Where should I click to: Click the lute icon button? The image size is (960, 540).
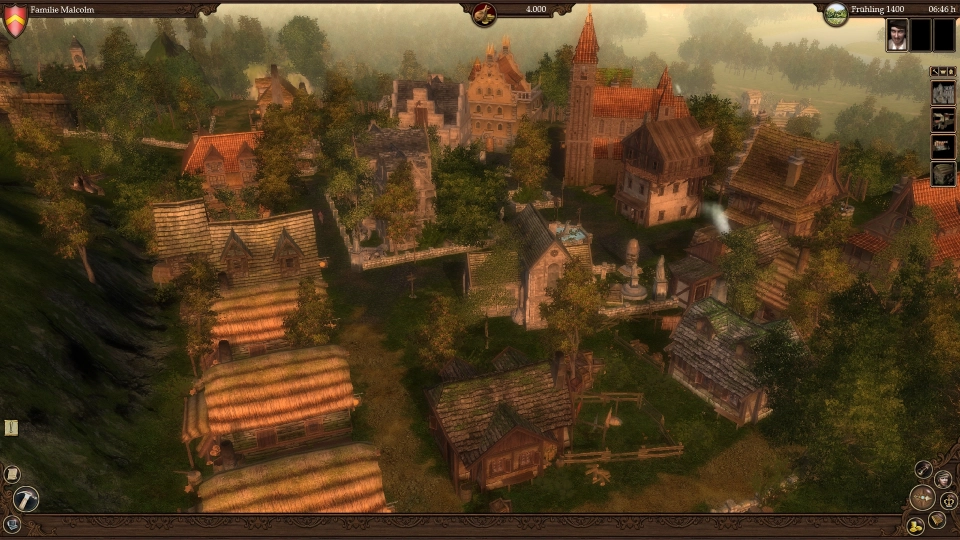[x=922, y=470]
